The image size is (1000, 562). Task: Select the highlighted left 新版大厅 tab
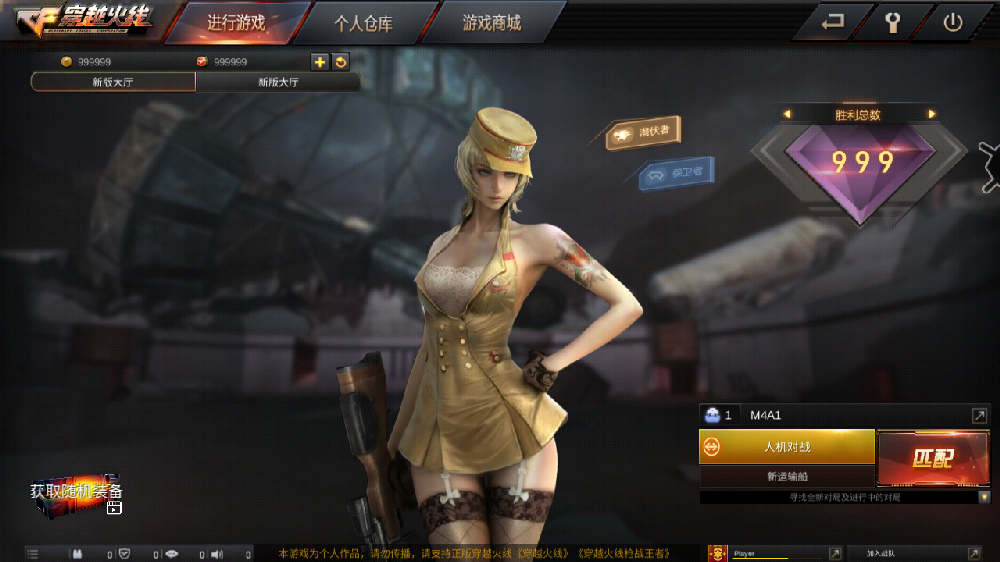(113, 82)
